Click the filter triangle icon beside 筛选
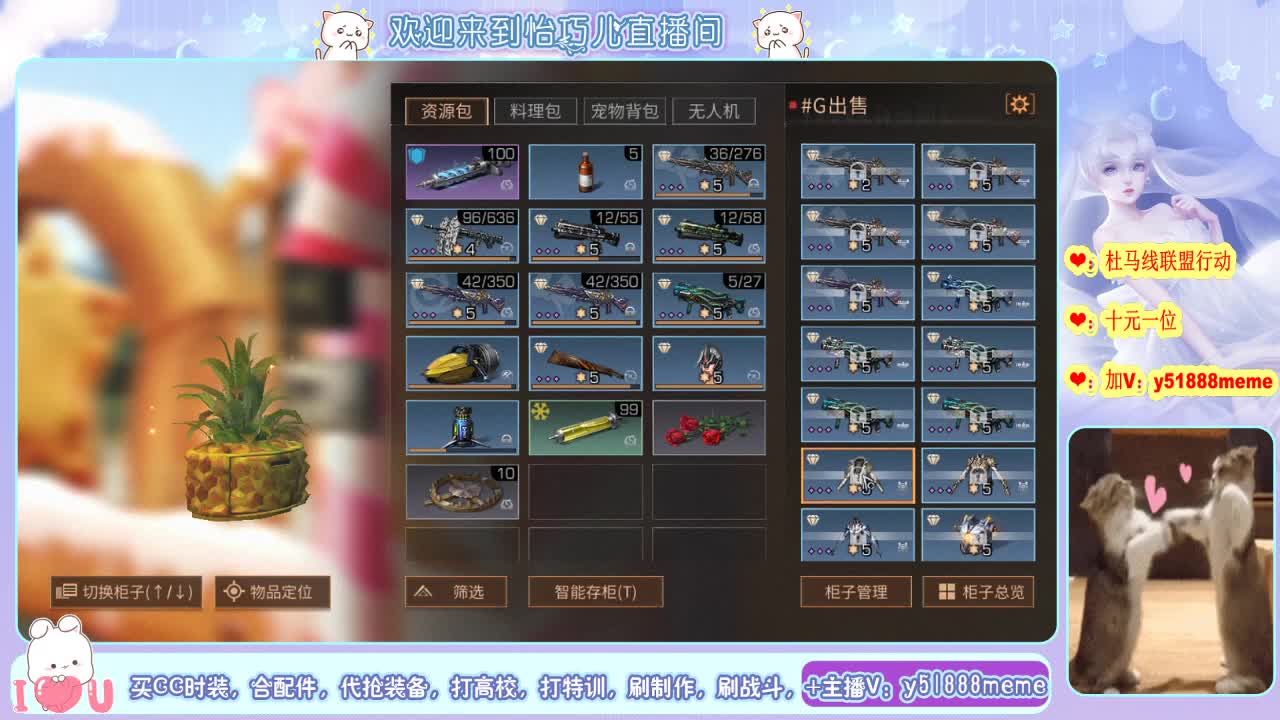The height and width of the screenshot is (720, 1280). 424,591
